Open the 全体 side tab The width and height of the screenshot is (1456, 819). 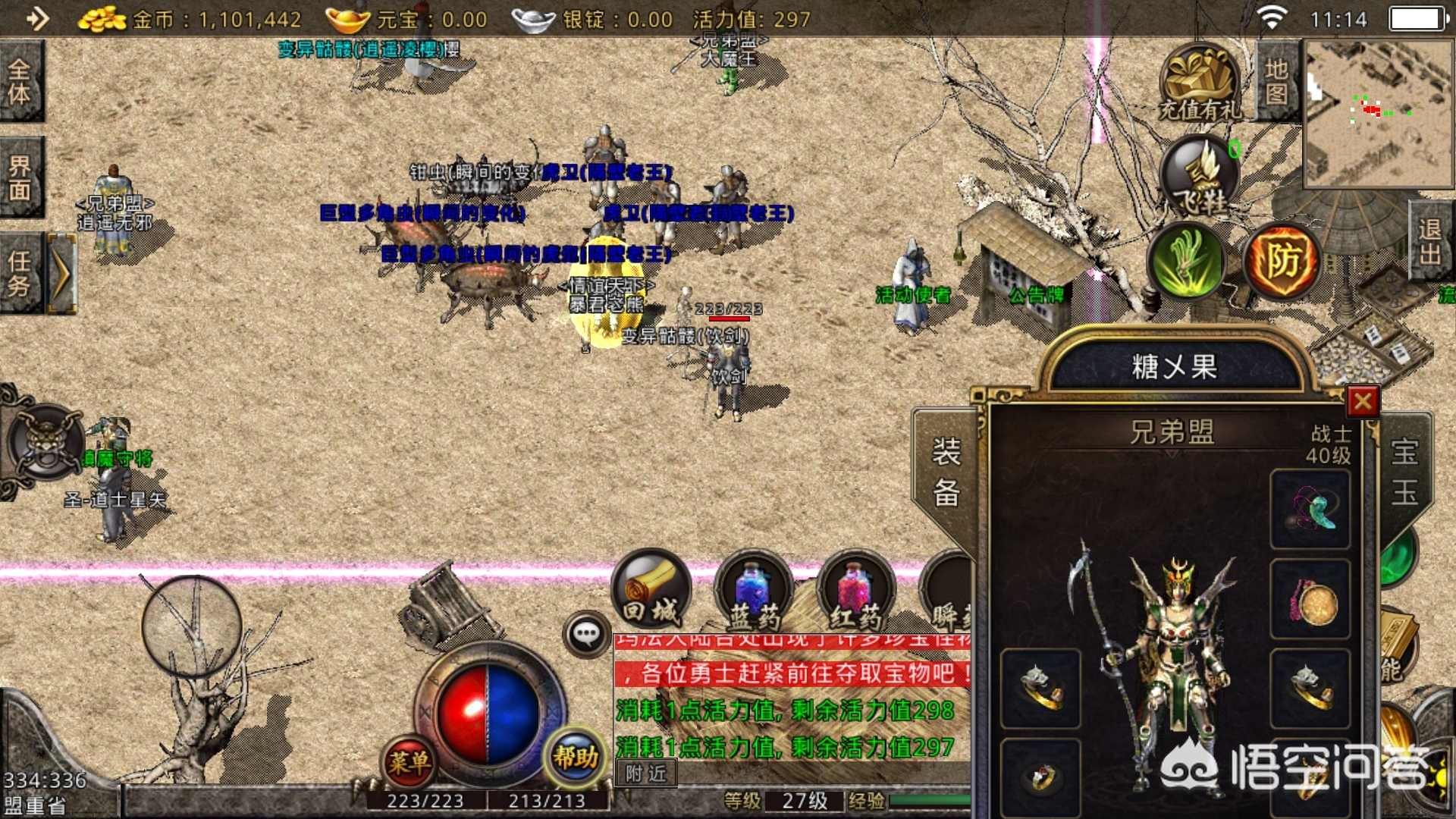click(21, 81)
